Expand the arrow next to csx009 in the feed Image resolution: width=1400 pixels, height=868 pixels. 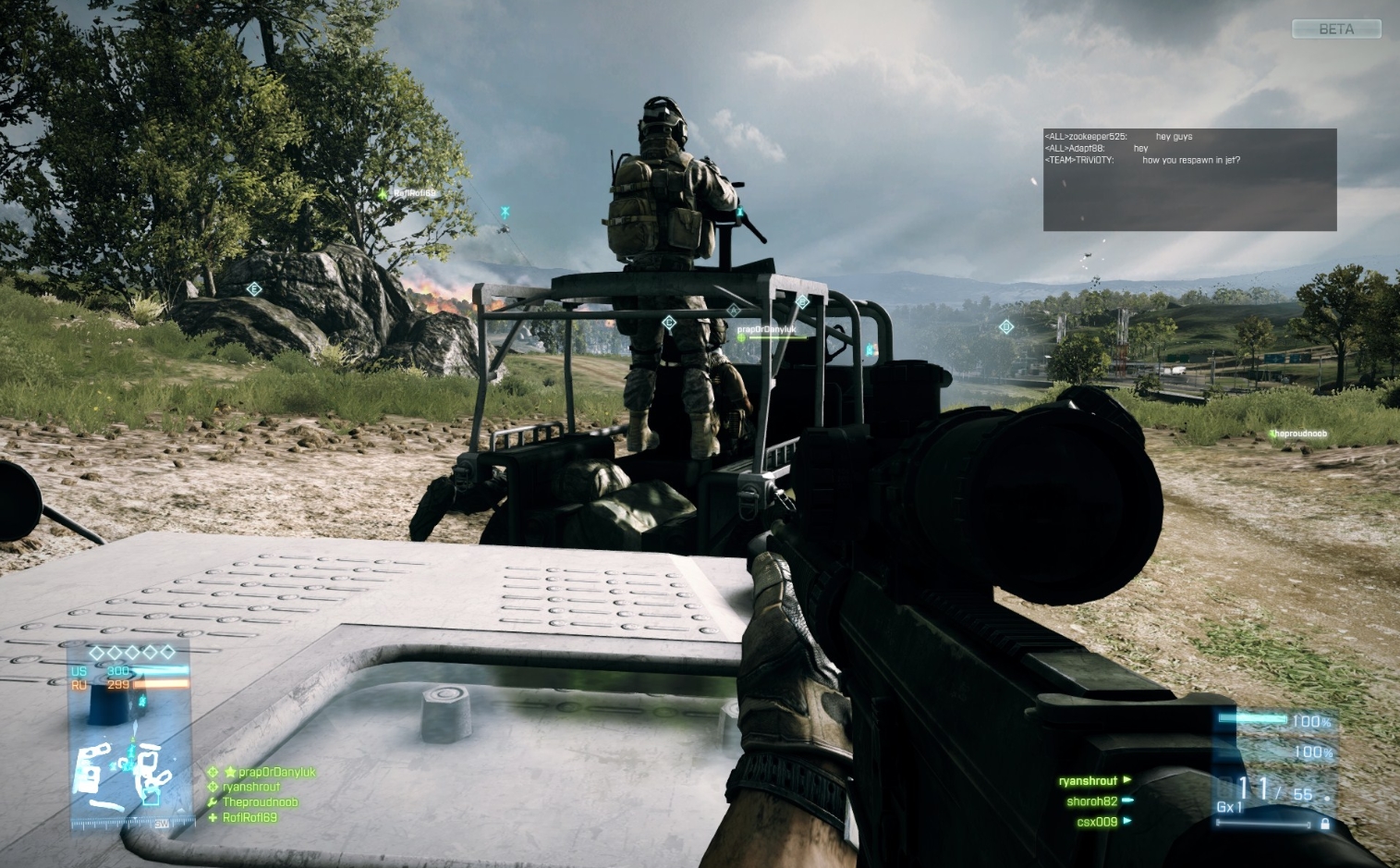[1127, 820]
